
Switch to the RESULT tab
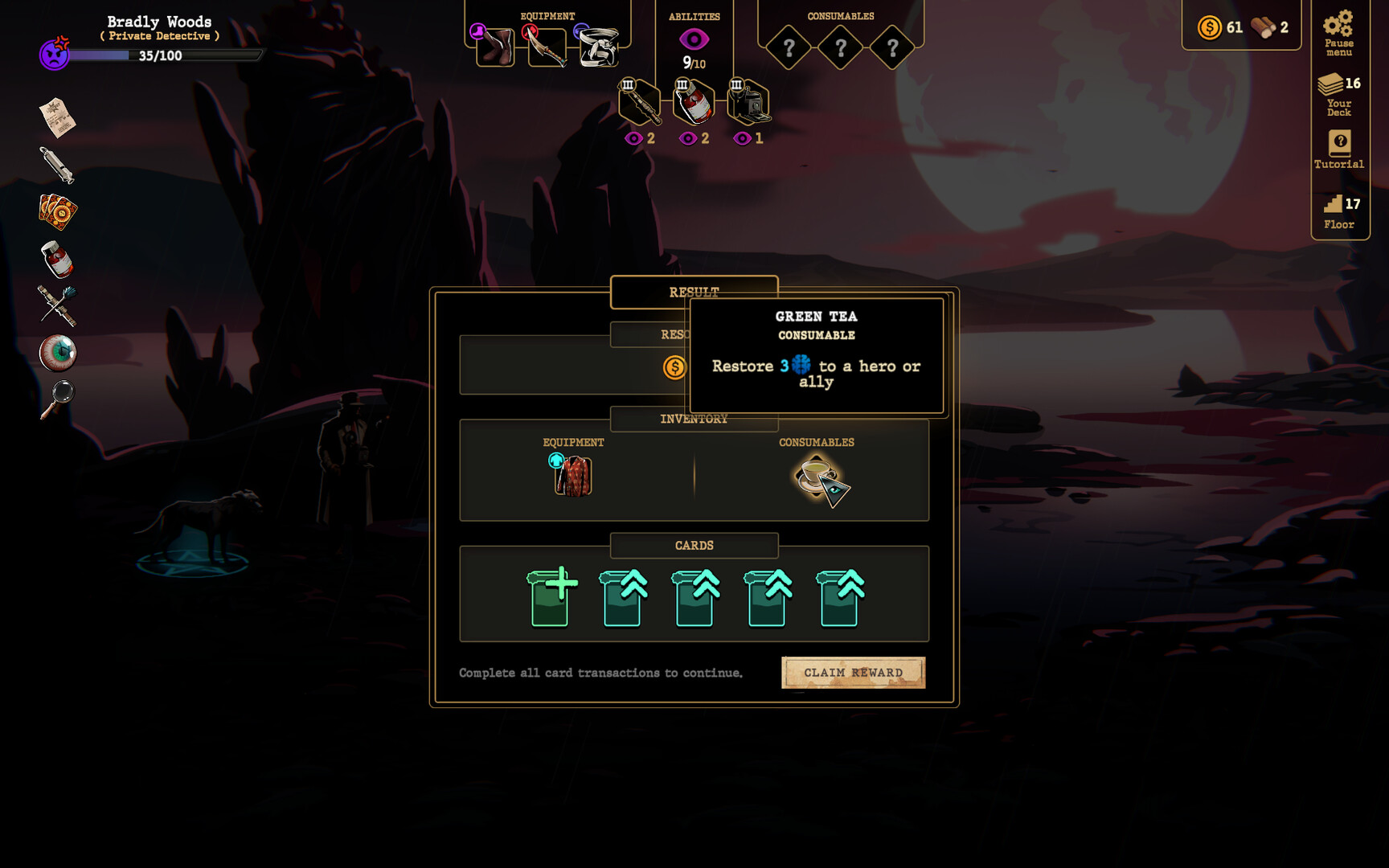tap(694, 292)
